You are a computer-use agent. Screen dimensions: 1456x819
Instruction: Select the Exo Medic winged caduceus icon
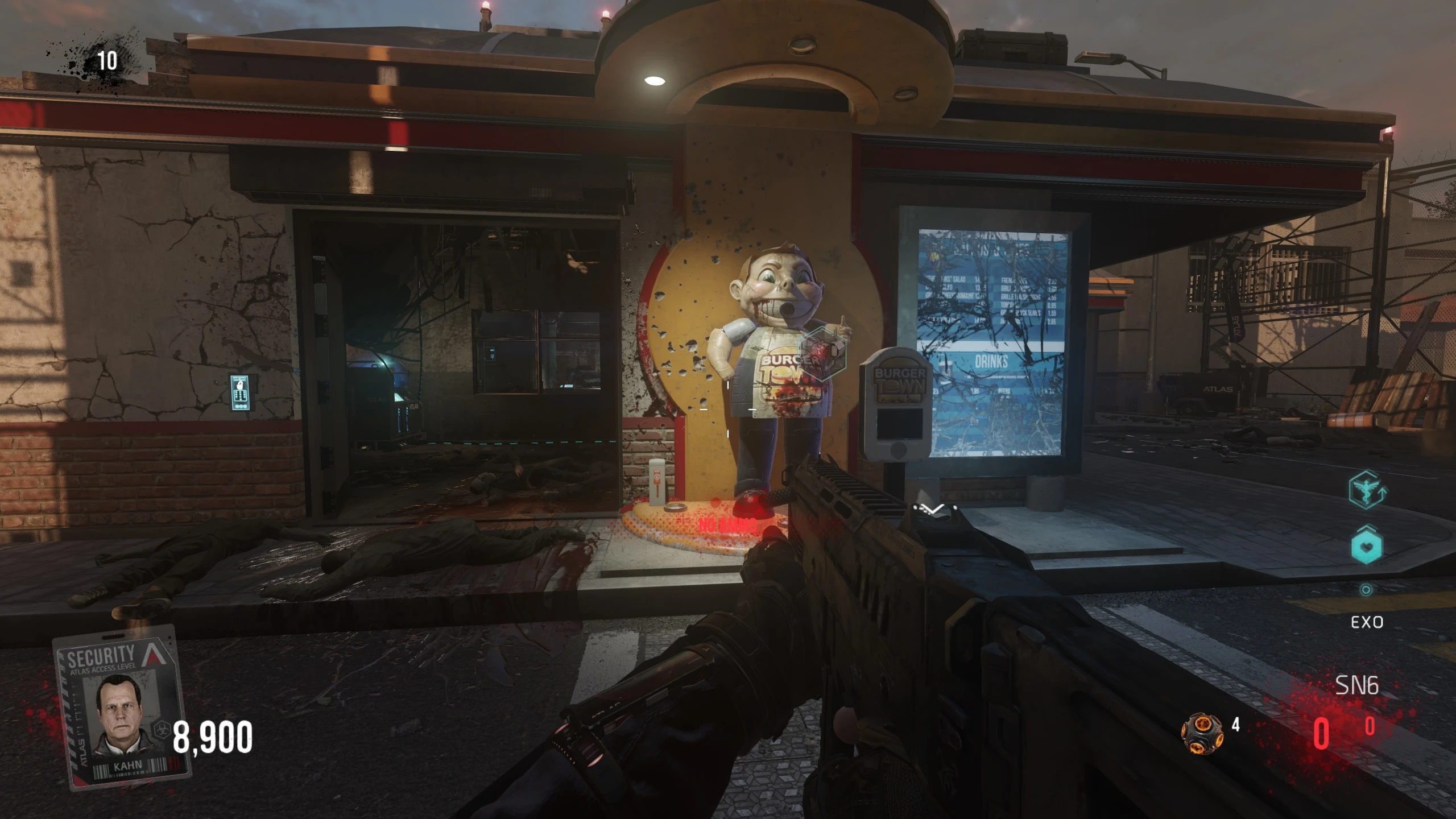1366,491
